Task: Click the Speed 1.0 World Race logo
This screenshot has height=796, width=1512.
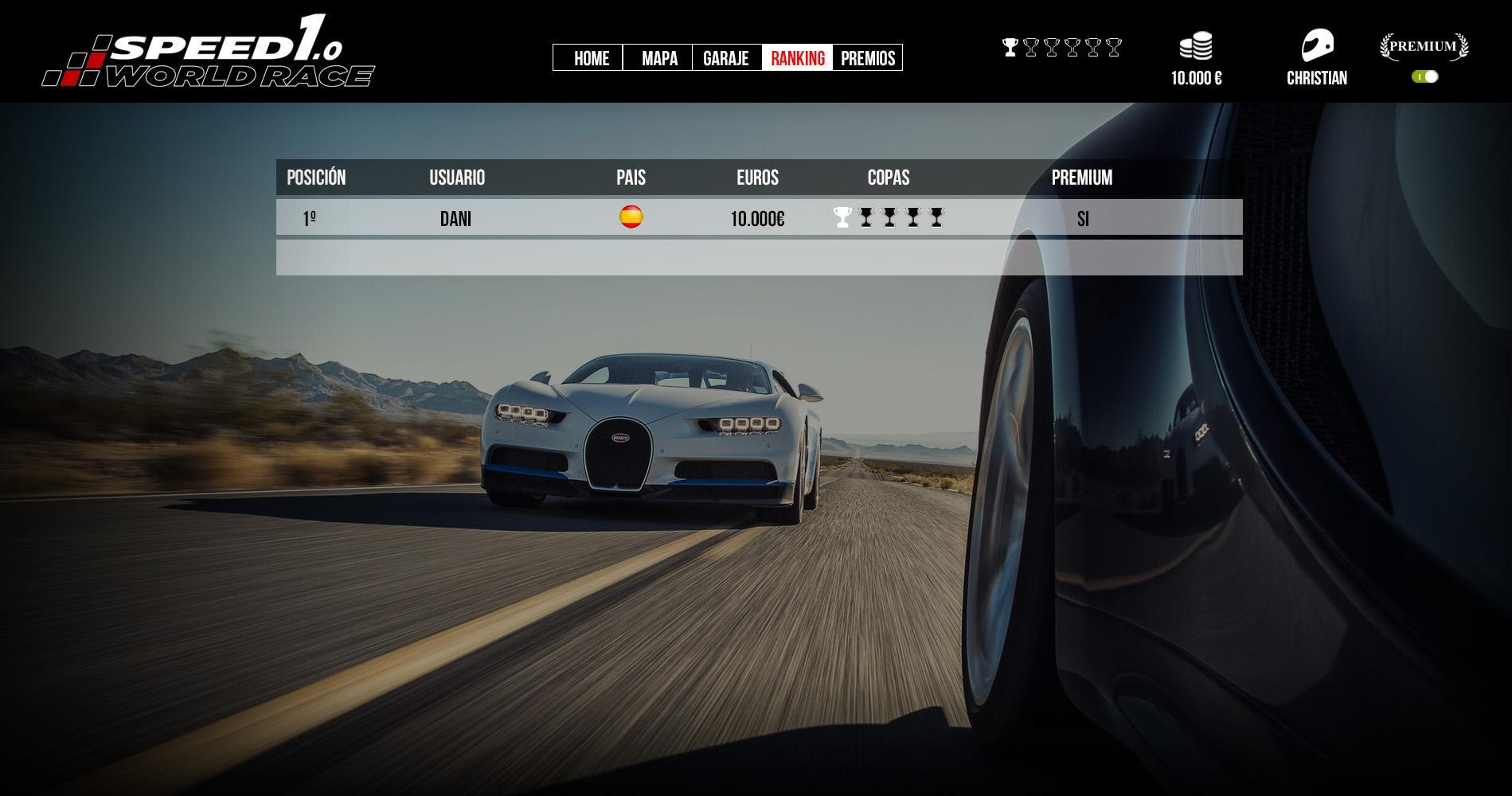Action: 209,53
